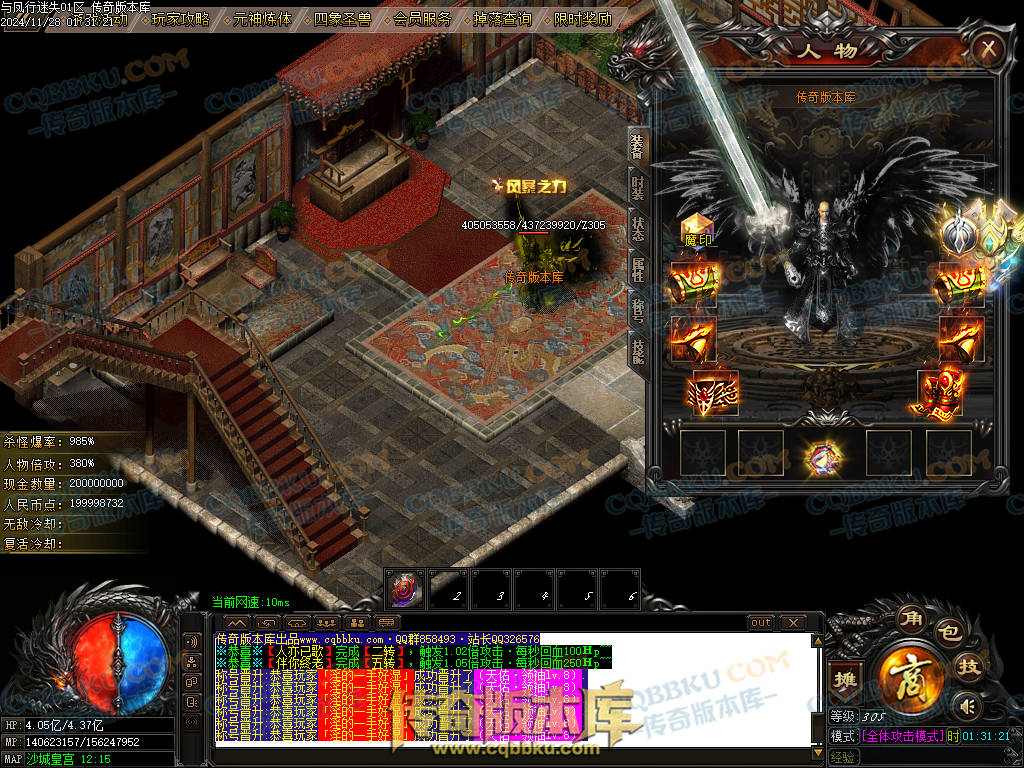Viewport: 1024px width, 768px height.
Task: Open the 限时奖励 timed rewards menu
Action: (582, 19)
